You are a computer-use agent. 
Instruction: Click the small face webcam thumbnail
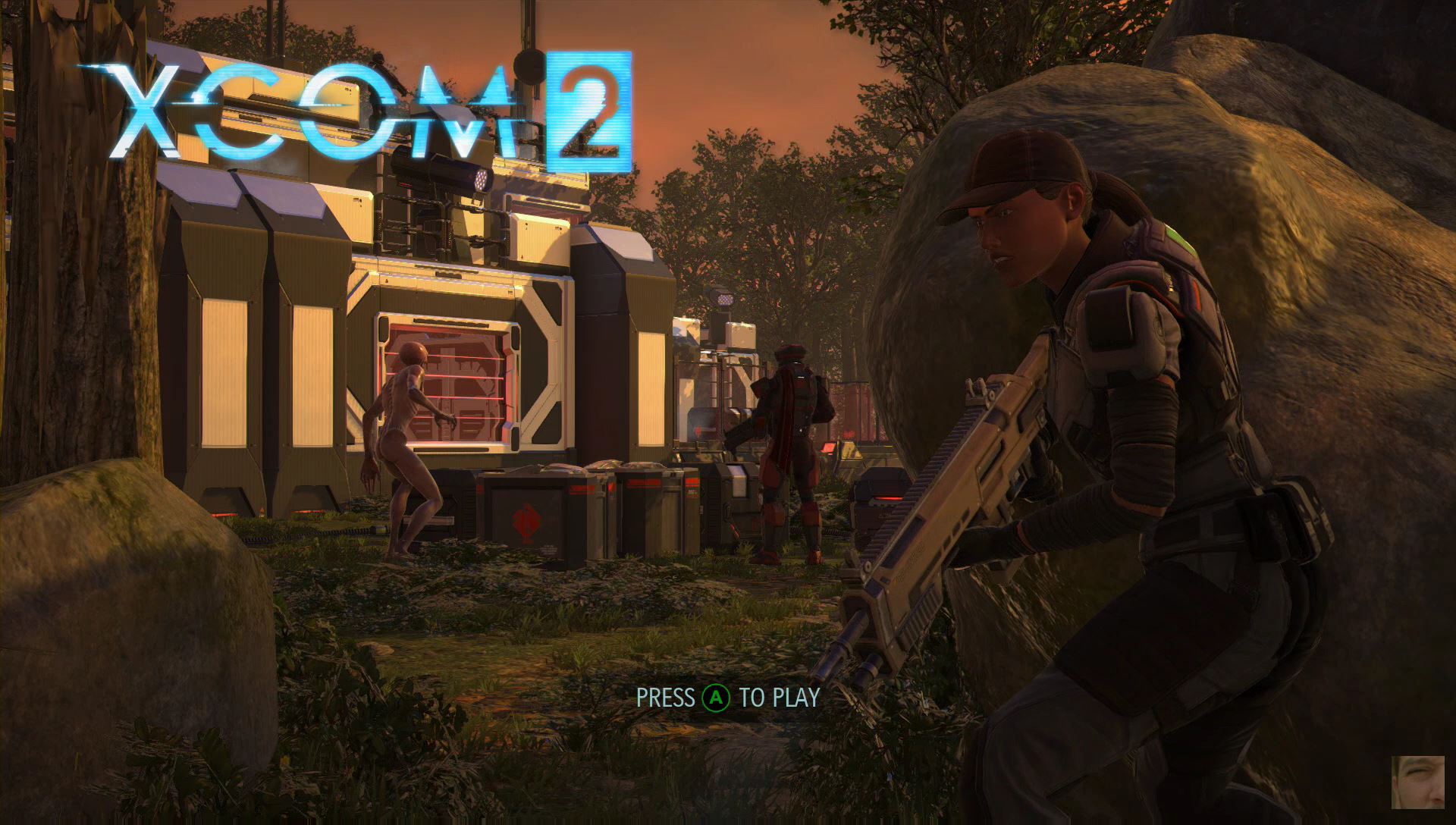(1417, 782)
